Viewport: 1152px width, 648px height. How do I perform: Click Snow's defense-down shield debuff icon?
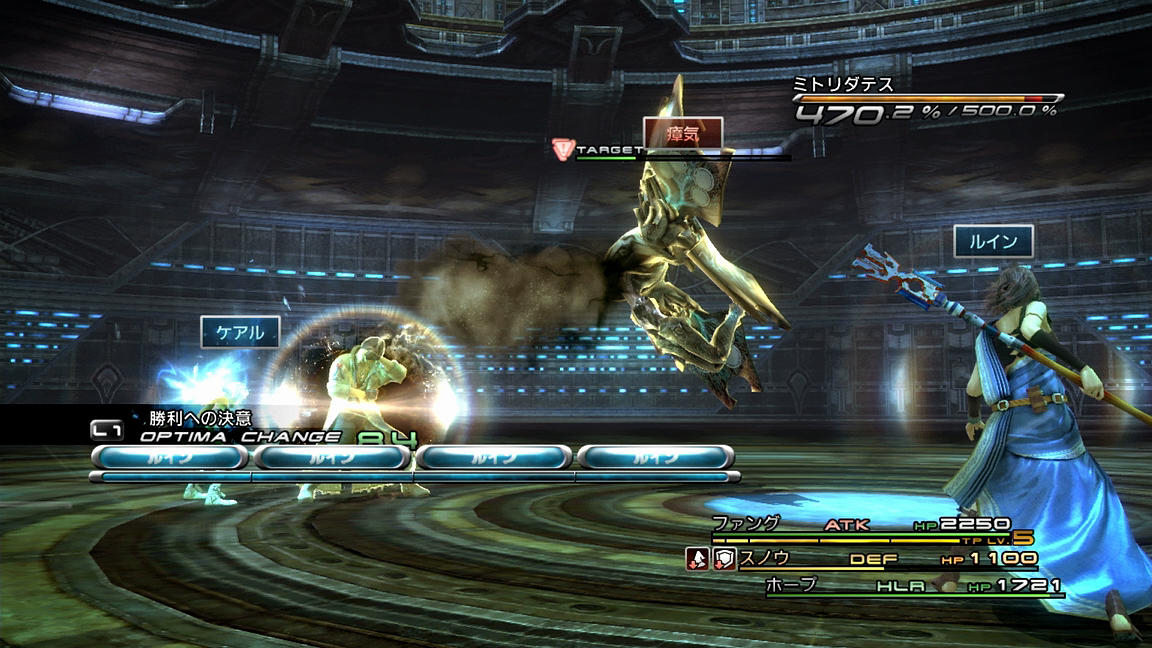[724, 560]
